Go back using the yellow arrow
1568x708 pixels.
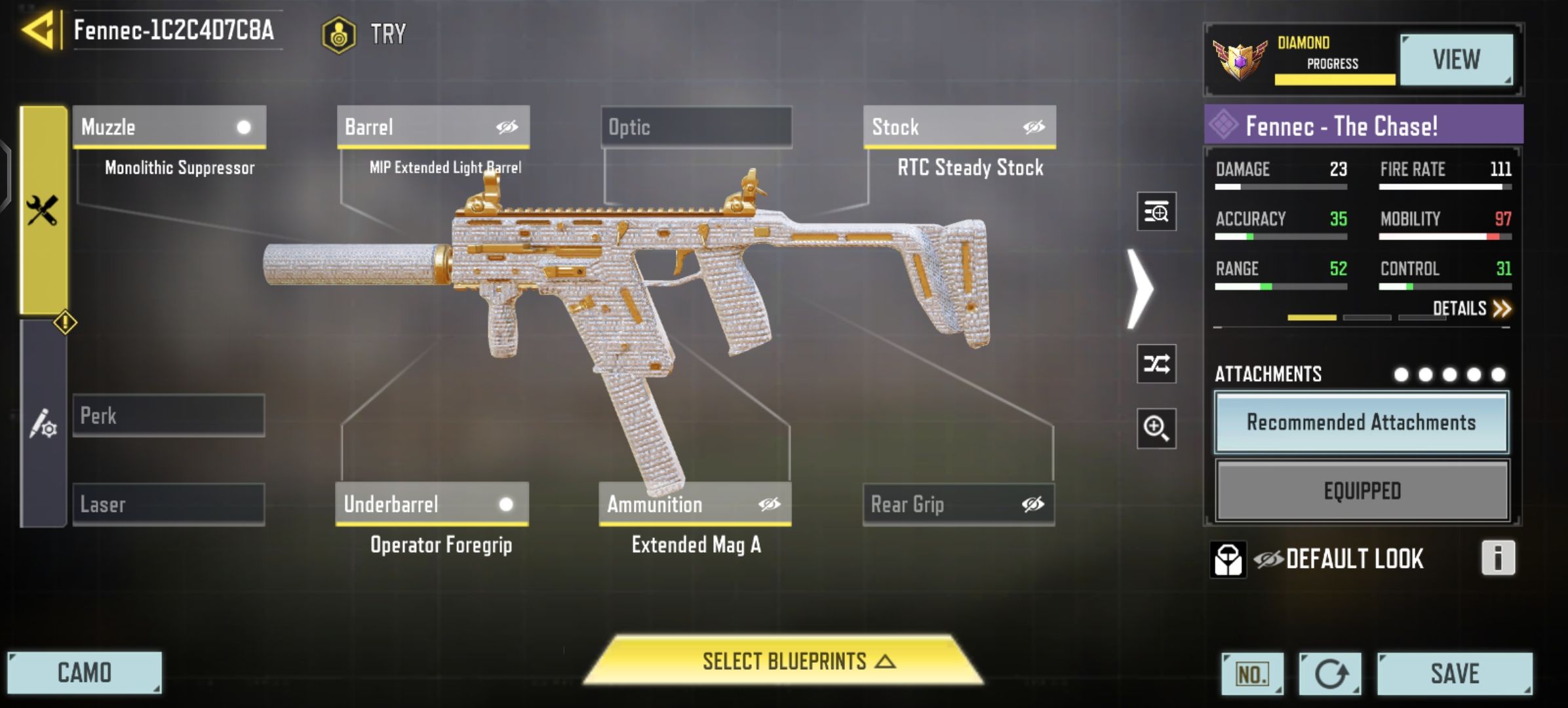[x=38, y=30]
